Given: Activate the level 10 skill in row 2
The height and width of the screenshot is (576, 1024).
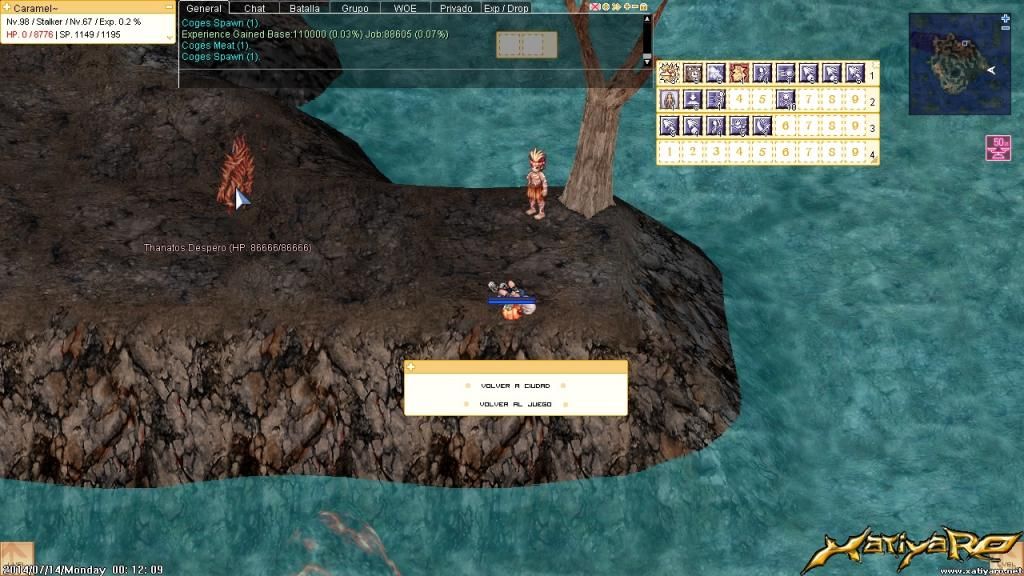Looking at the screenshot, I should pos(786,99).
